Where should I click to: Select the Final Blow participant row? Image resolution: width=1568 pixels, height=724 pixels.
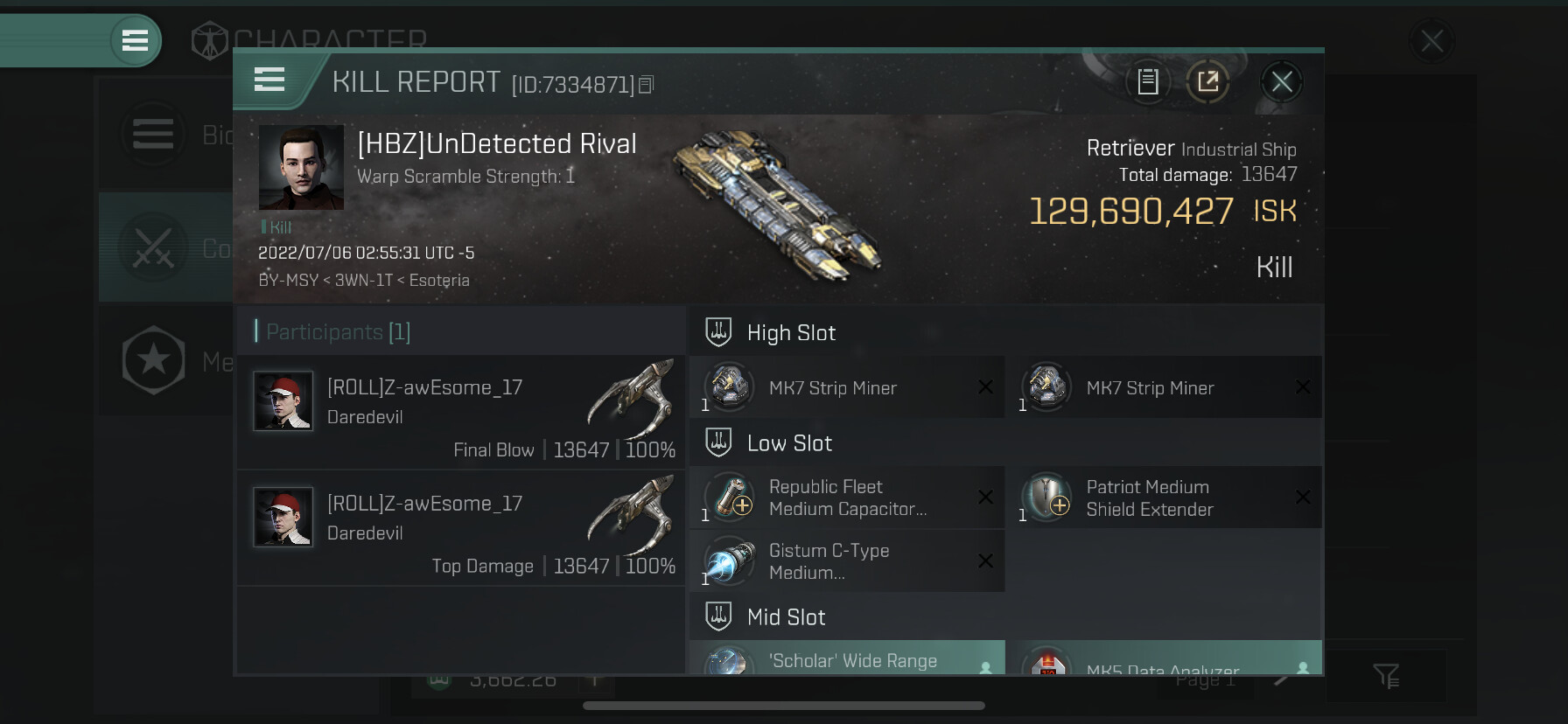(461, 412)
